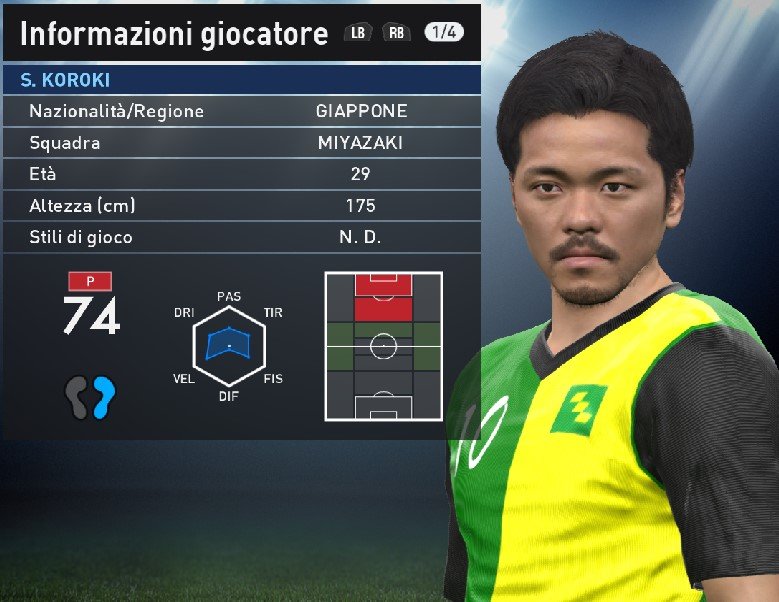Select the Nazionalità/Regione row
The height and width of the screenshot is (602, 779).
[240, 111]
